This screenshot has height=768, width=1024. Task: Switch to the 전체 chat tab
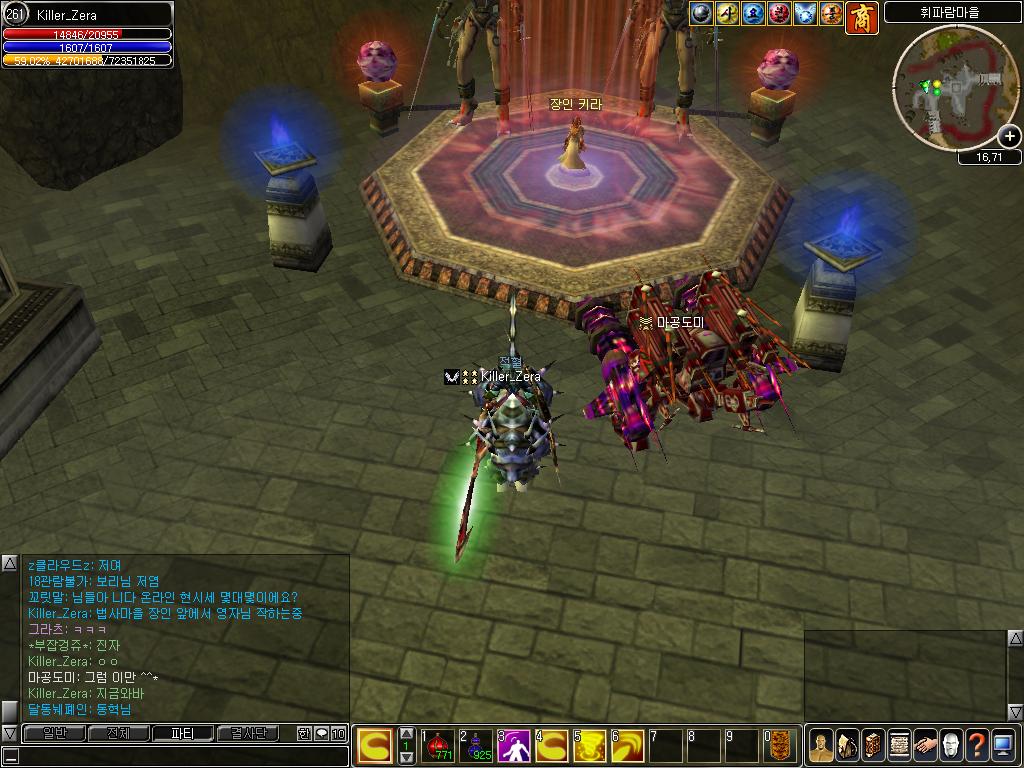pyautogui.click(x=118, y=733)
